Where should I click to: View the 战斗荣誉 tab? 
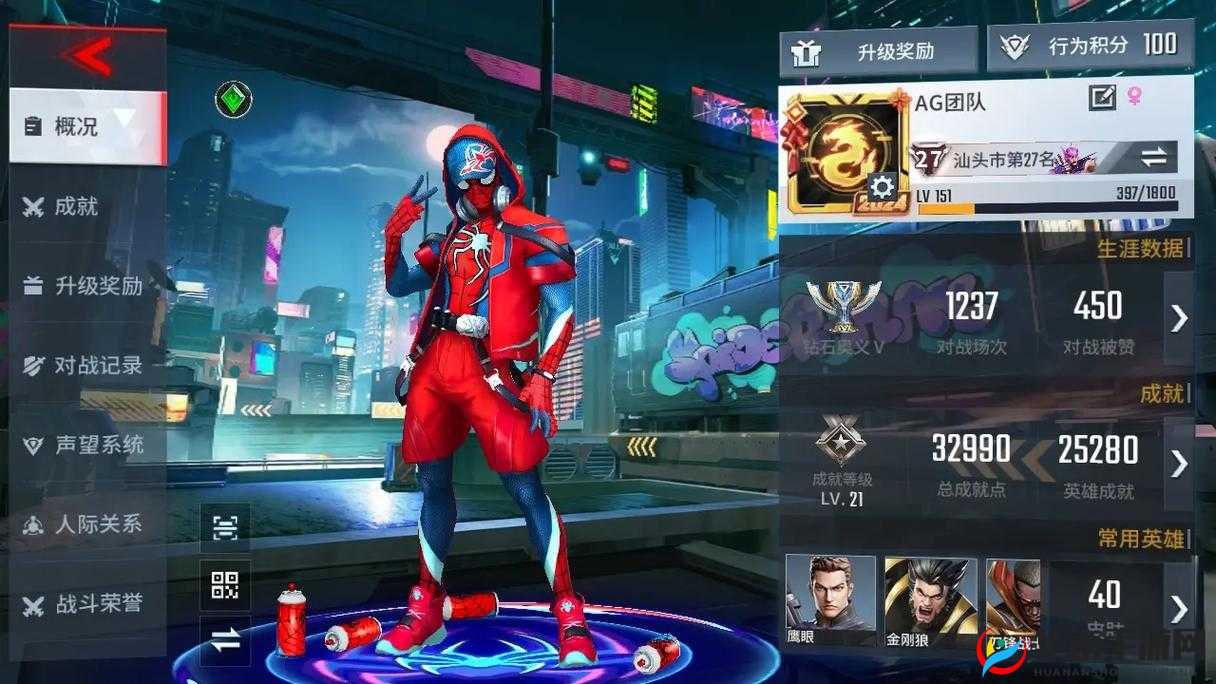pyautogui.click(x=87, y=604)
